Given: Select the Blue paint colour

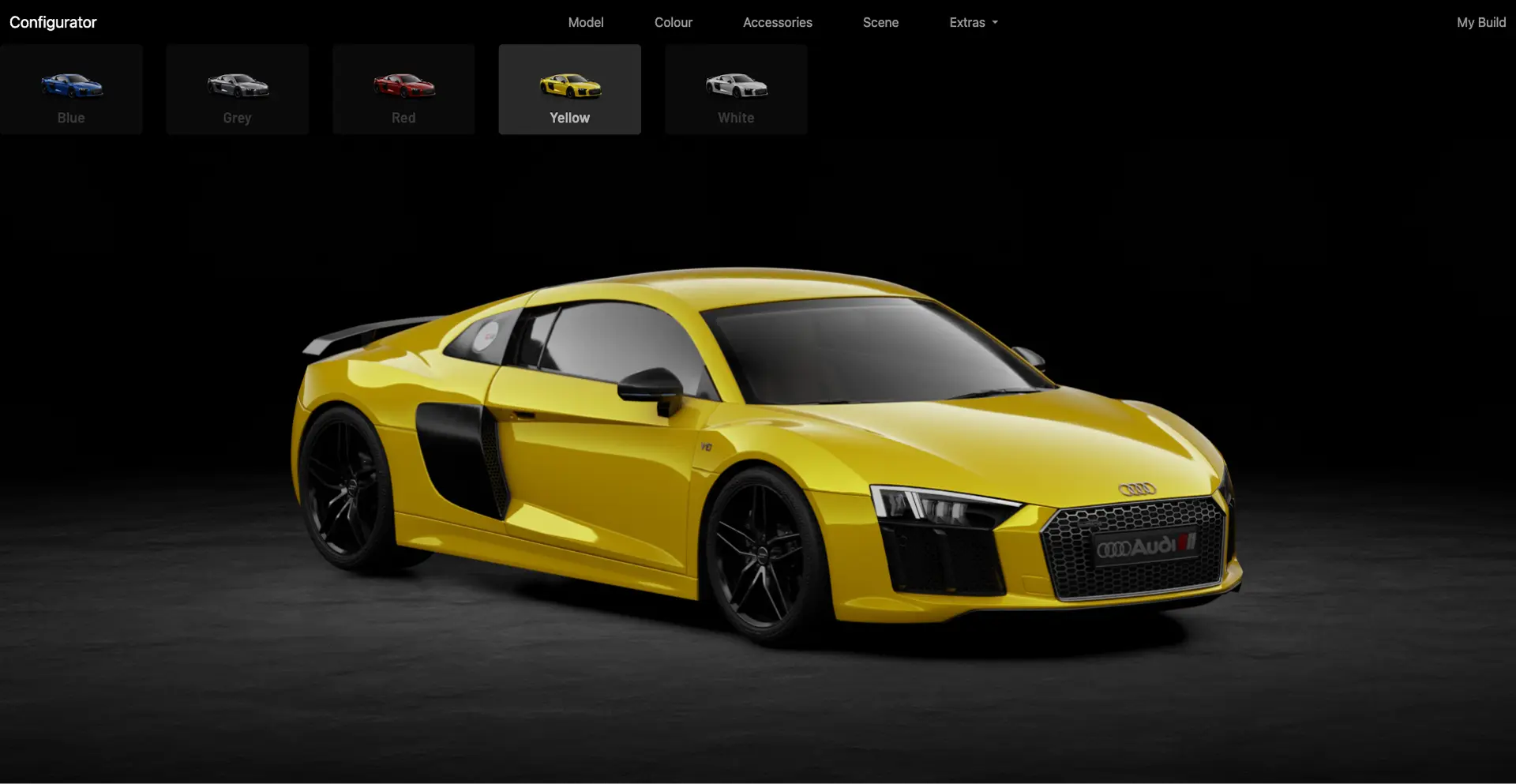Looking at the screenshot, I should [71, 88].
